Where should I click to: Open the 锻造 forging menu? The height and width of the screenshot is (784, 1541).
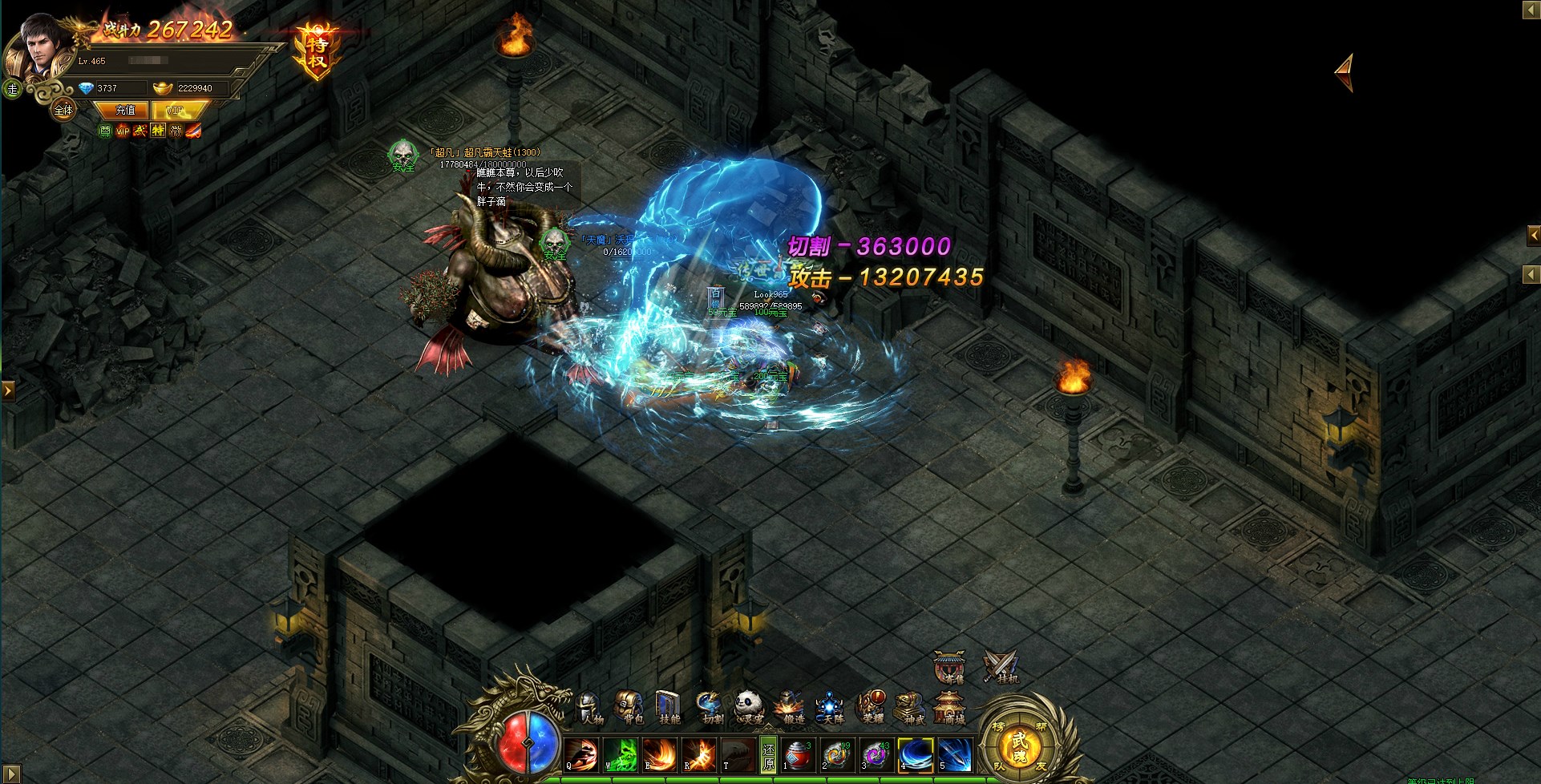click(x=790, y=707)
